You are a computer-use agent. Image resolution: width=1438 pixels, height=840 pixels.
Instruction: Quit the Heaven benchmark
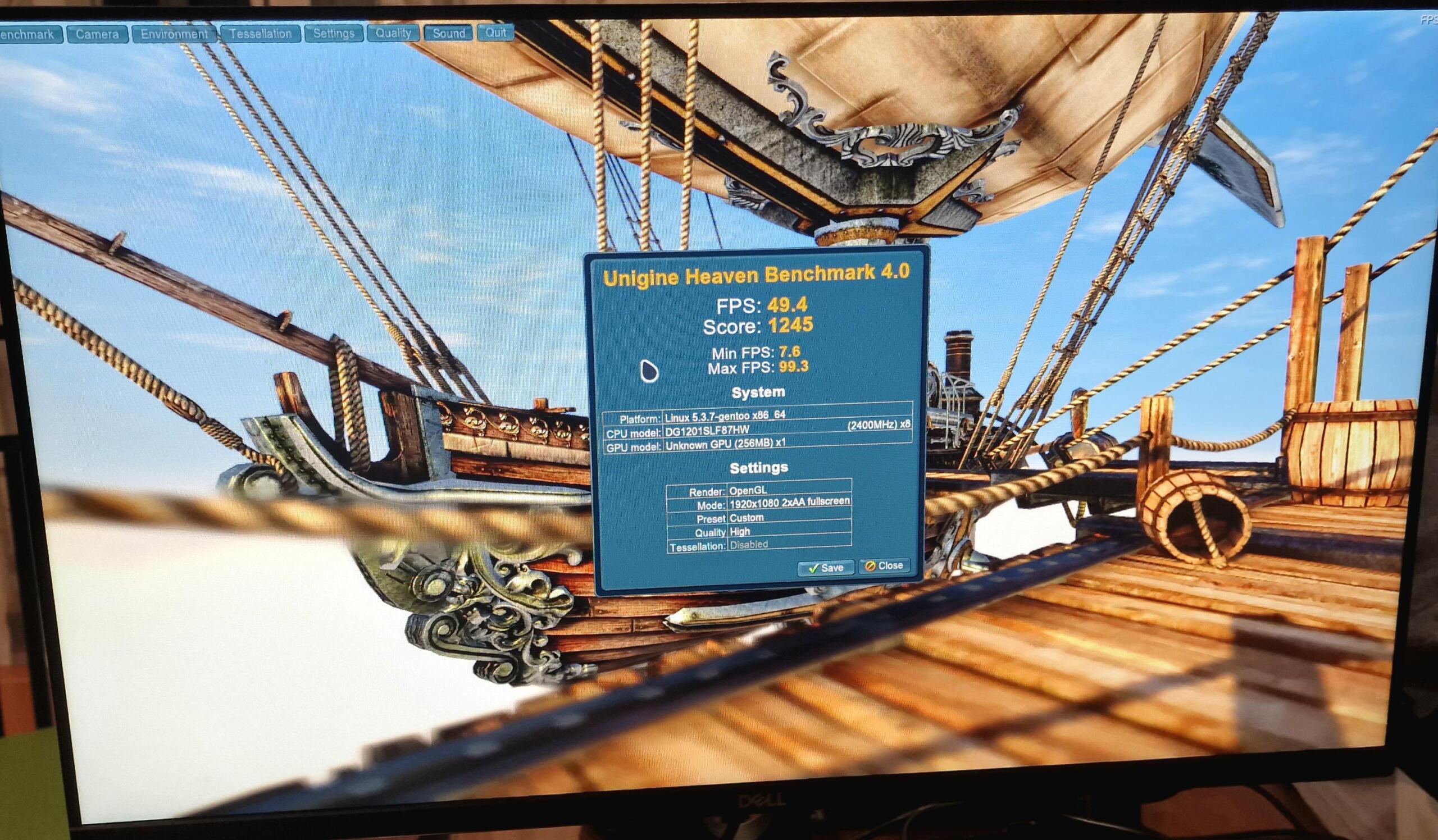(x=495, y=33)
